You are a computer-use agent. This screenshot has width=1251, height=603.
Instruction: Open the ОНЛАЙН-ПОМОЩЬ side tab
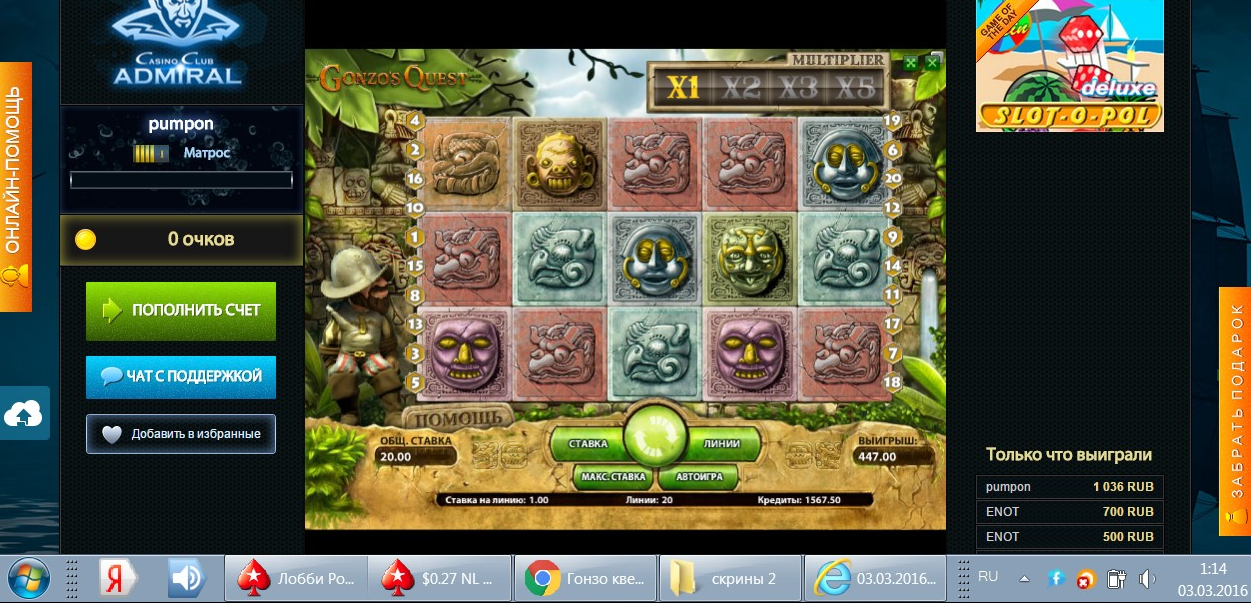pos(15,186)
